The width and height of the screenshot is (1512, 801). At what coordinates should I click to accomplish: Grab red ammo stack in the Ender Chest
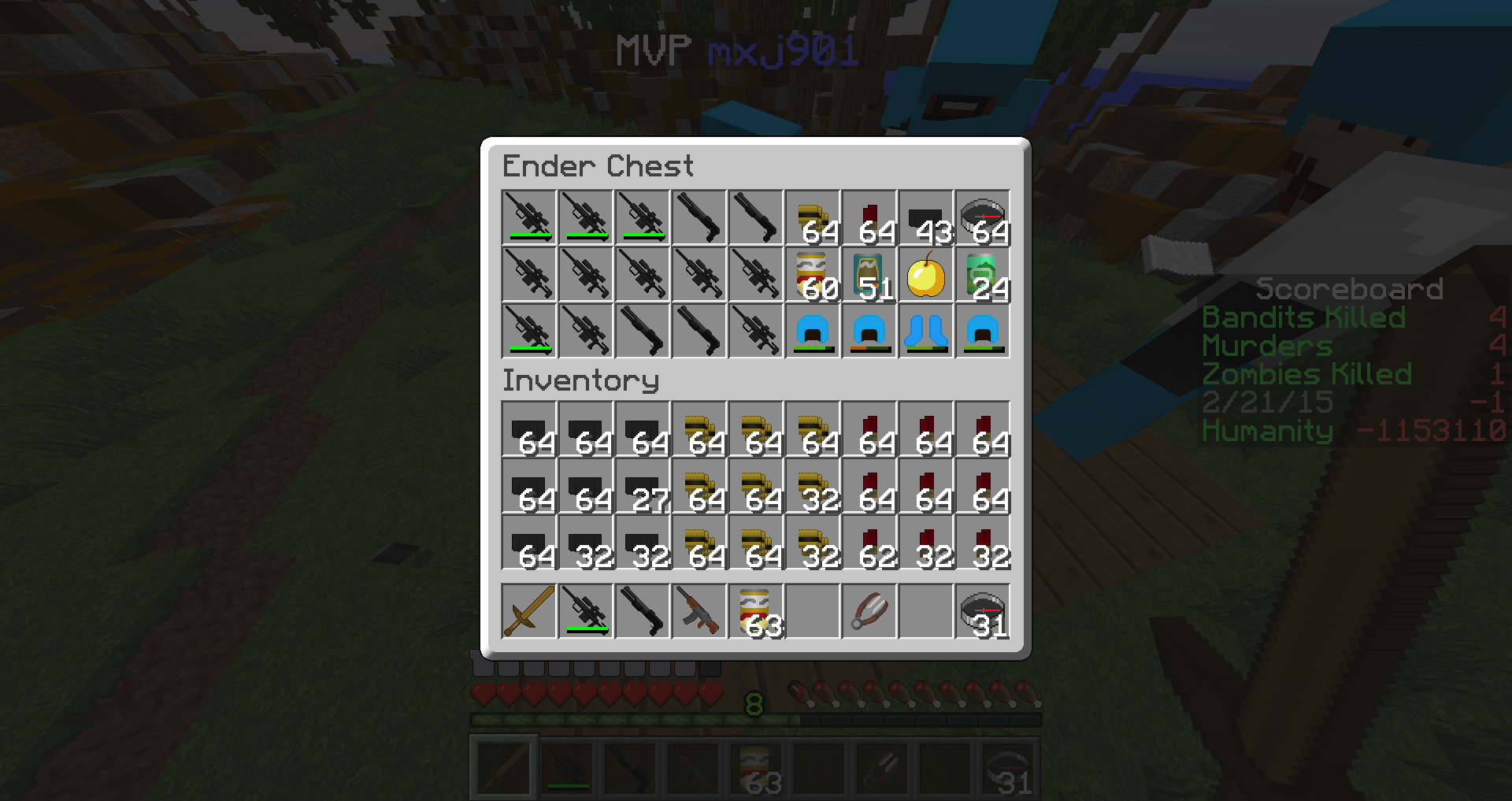869,218
